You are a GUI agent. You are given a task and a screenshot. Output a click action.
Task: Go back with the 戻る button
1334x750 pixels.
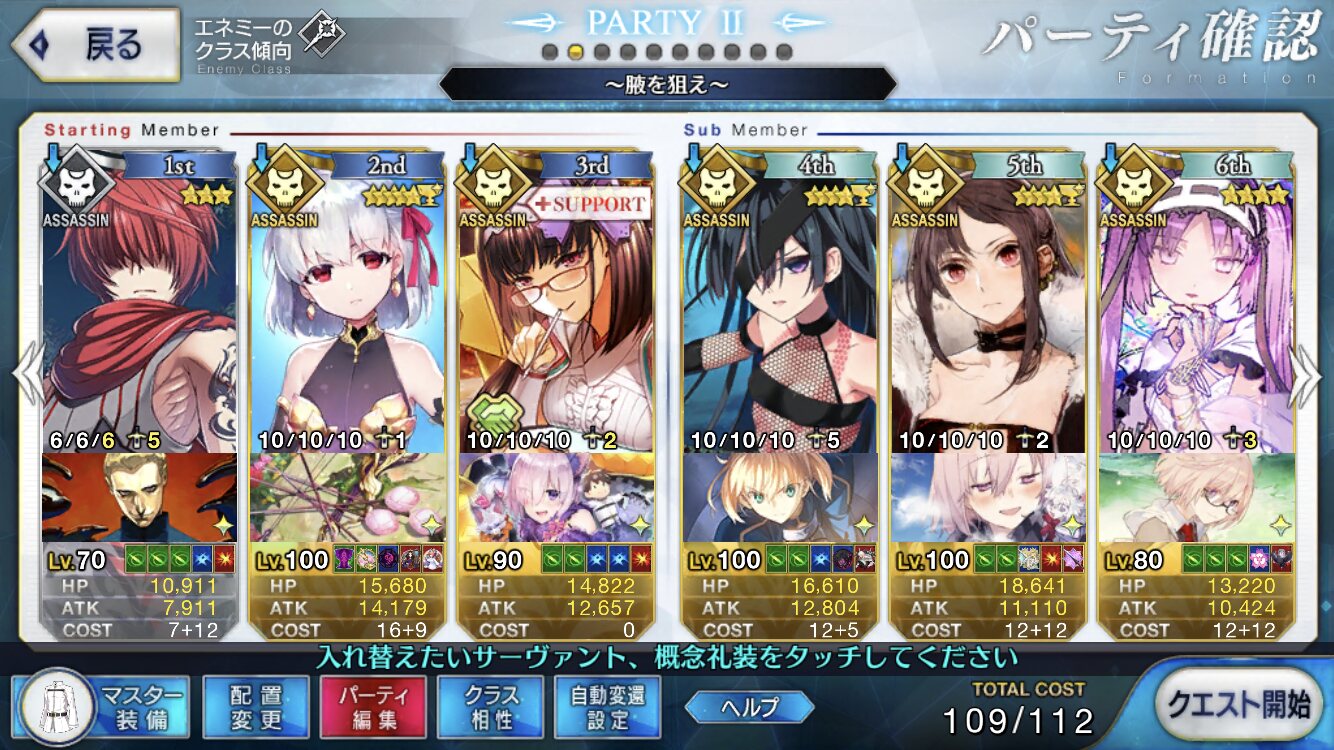click(x=95, y=46)
